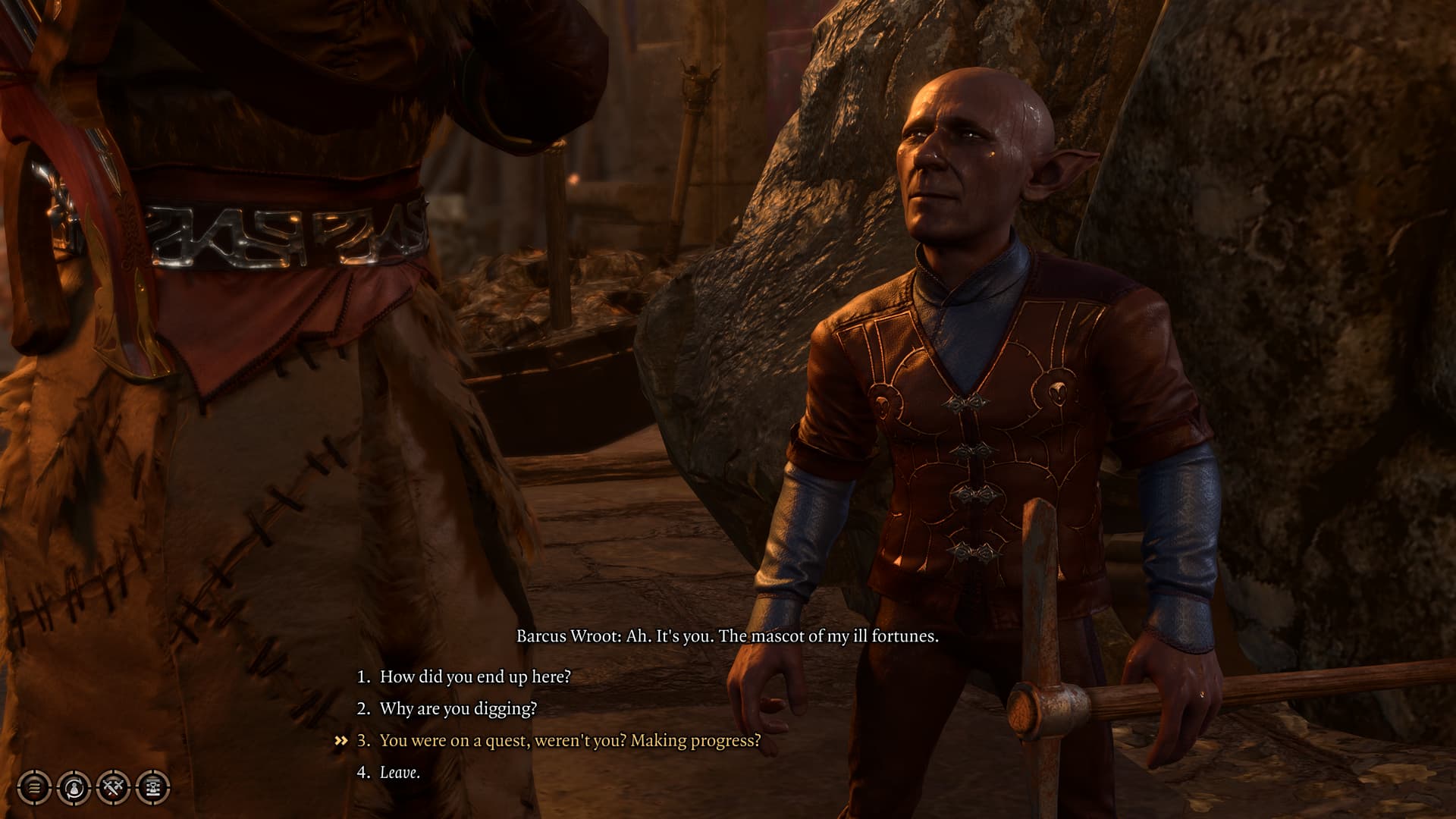Screen dimensions: 1456x819
Task: Choose the "Why are you digging?" reply
Action: point(458,708)
